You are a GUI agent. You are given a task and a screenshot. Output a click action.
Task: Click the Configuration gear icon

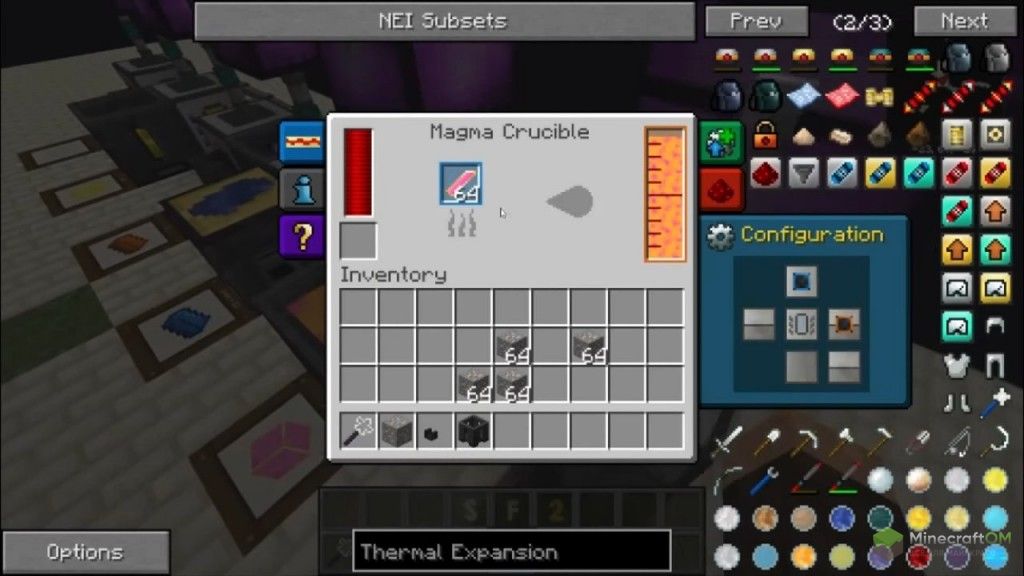click(720, 236)
